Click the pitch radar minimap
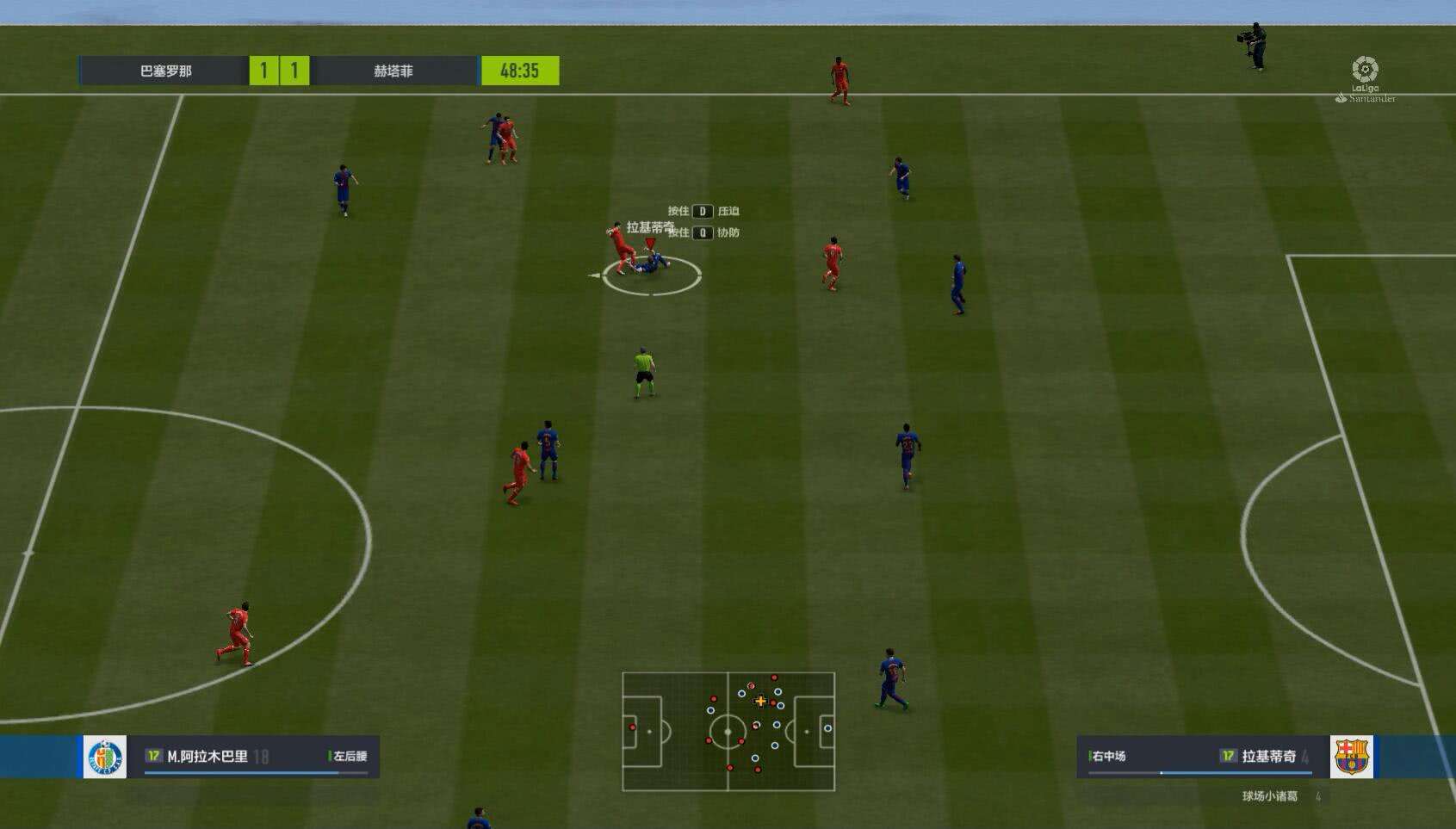The width and height of the screenshot is (1456, 829). click(x=728, y=731)
